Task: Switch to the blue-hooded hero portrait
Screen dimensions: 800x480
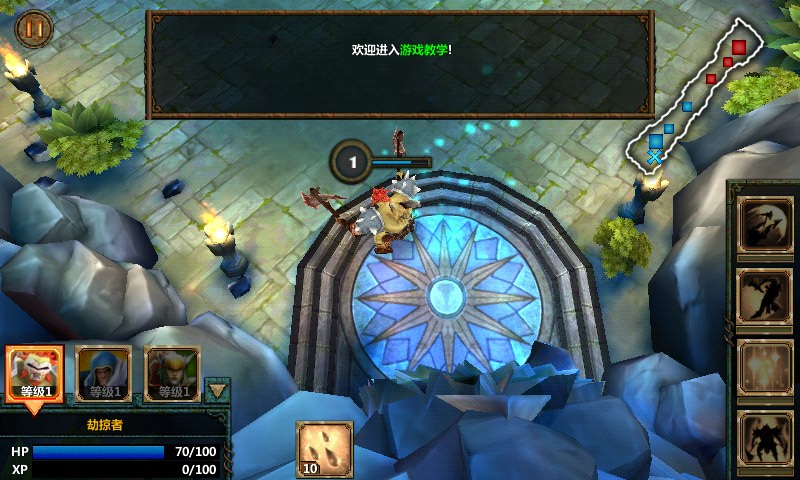Action: coord(104,374)
